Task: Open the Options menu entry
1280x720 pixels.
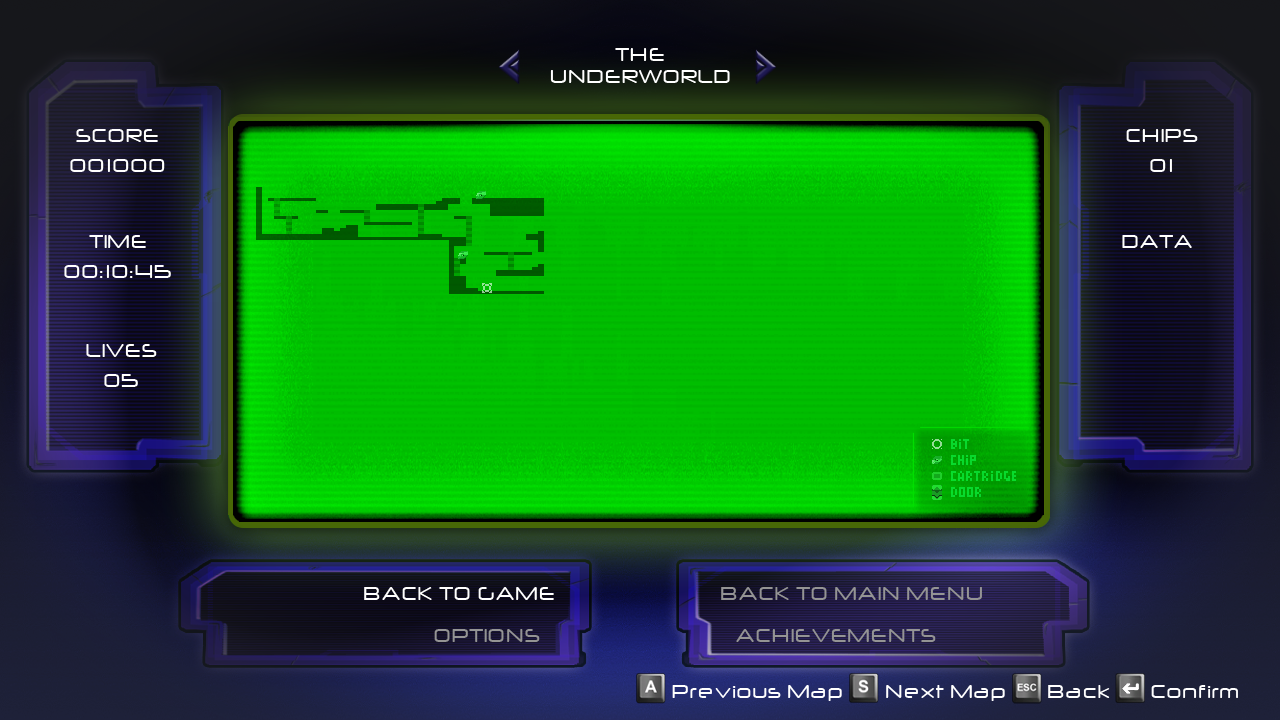Action: coord(486,634)
